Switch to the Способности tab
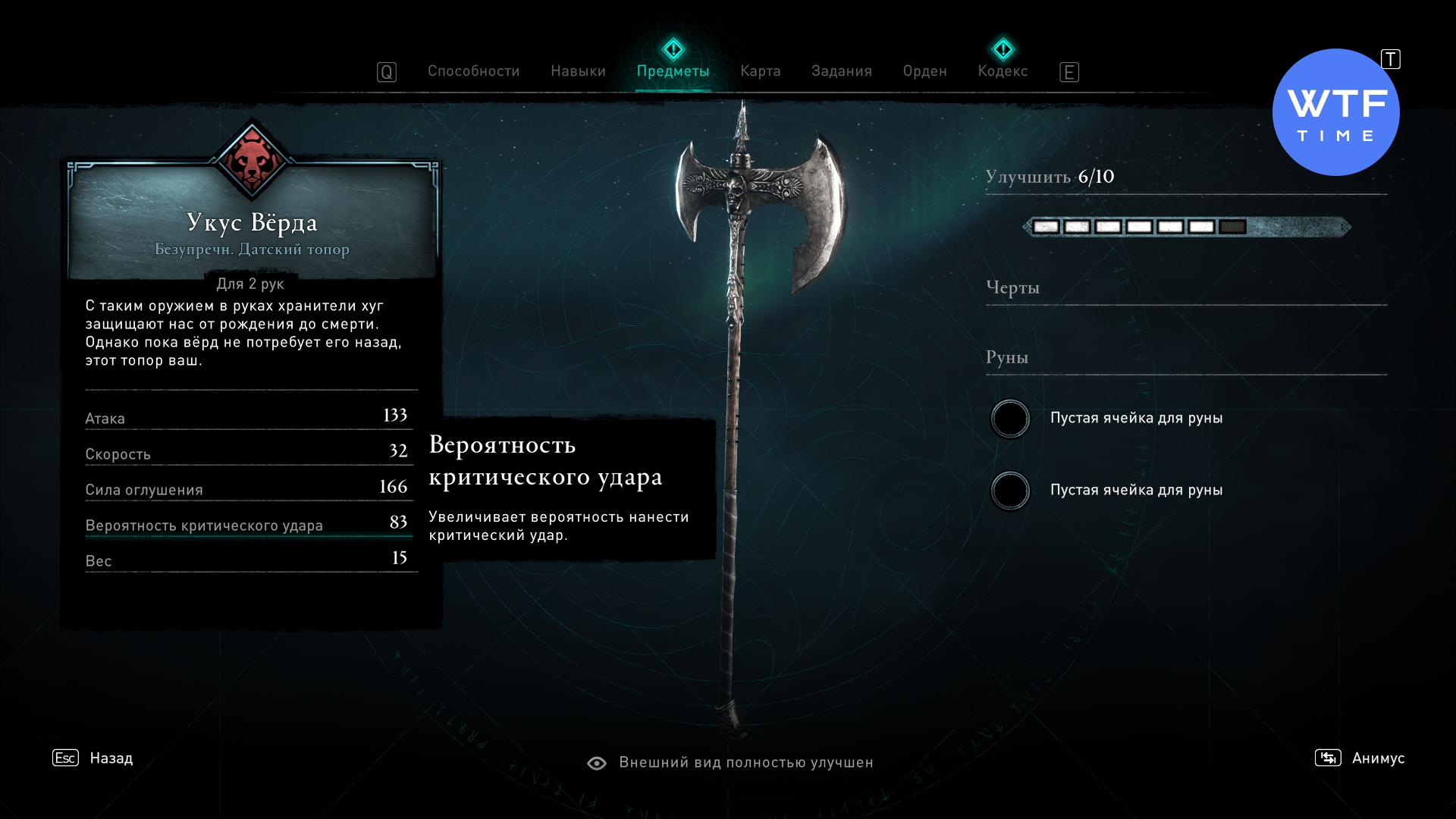 (473, 71)
